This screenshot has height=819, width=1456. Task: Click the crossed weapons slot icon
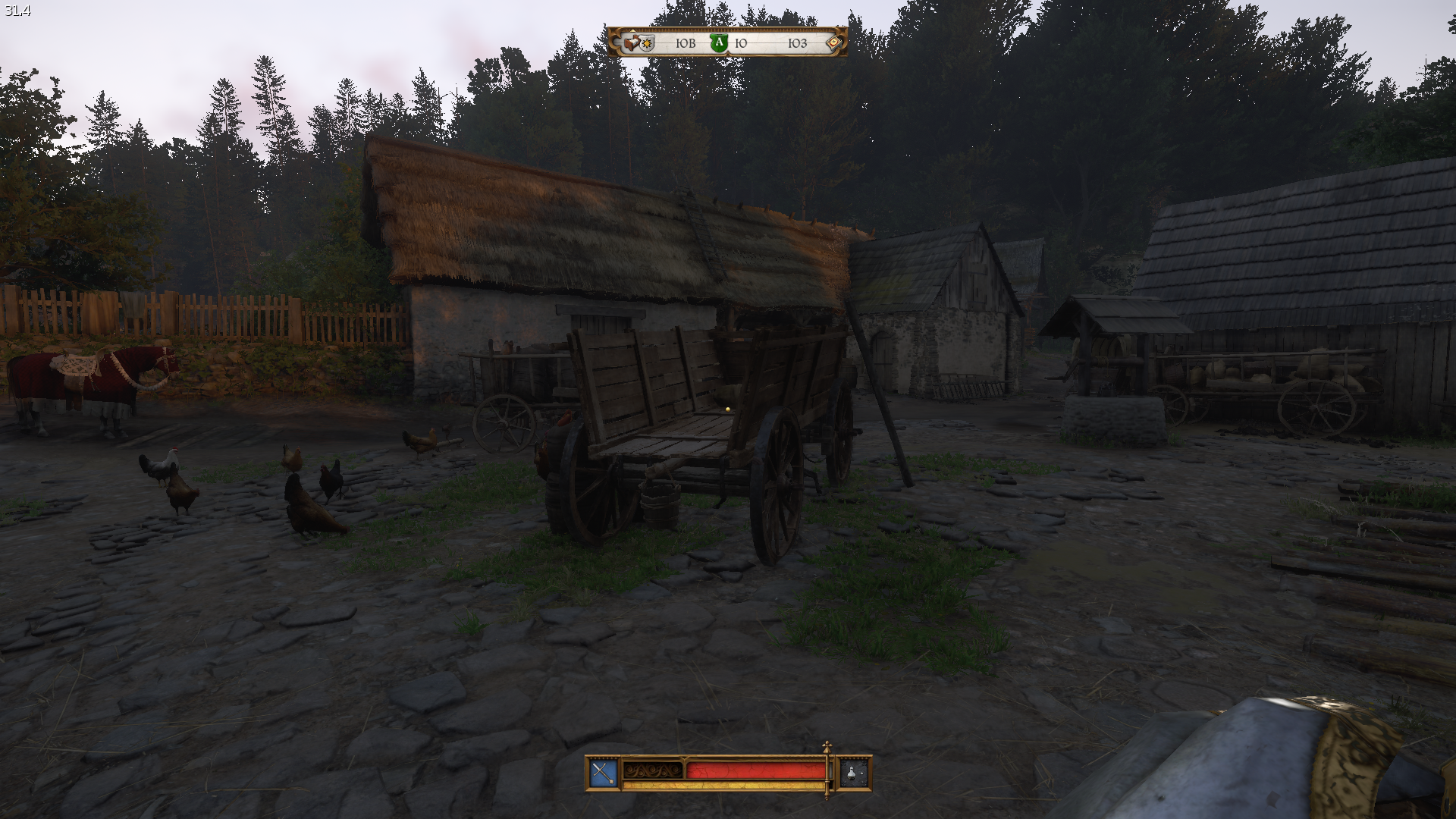[603, 773]
